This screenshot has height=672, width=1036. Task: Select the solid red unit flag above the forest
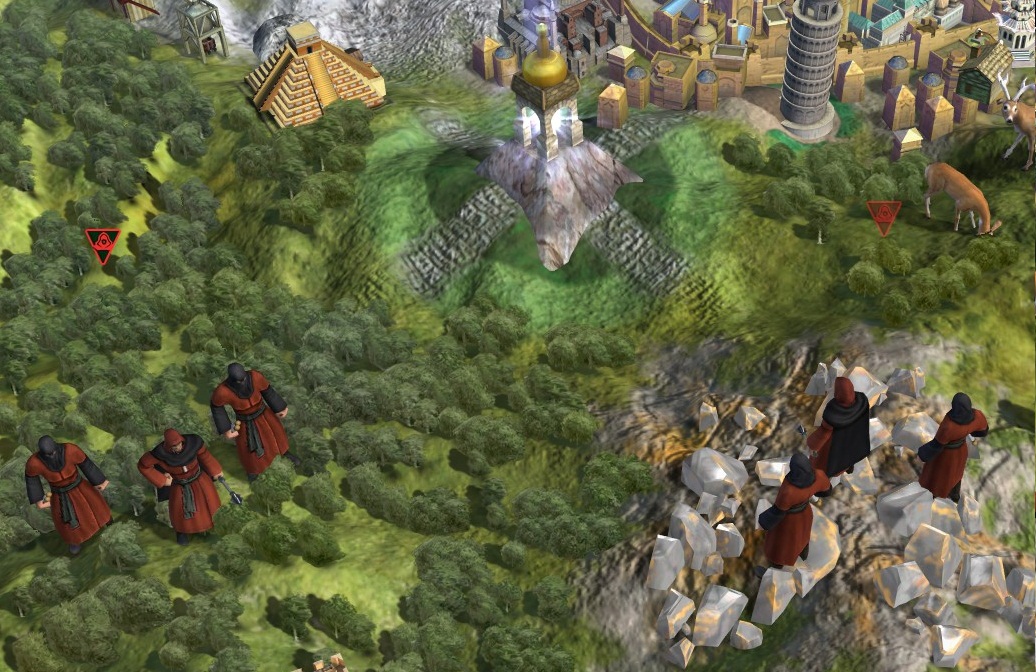(102, 244)
